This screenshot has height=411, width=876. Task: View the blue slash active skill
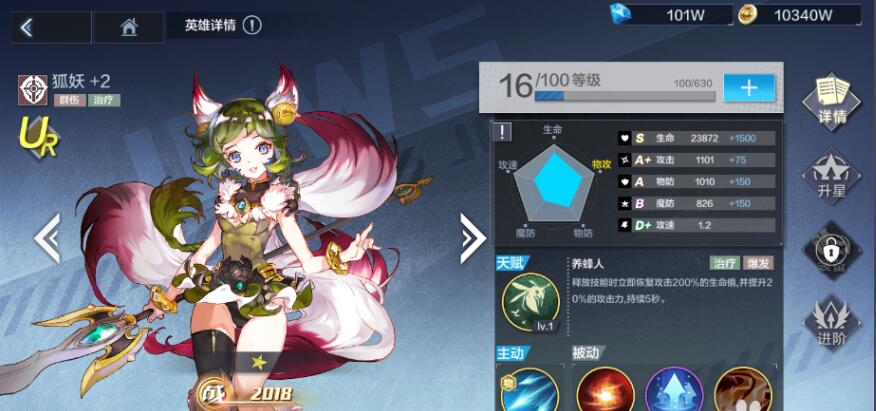tap(529, 391)
